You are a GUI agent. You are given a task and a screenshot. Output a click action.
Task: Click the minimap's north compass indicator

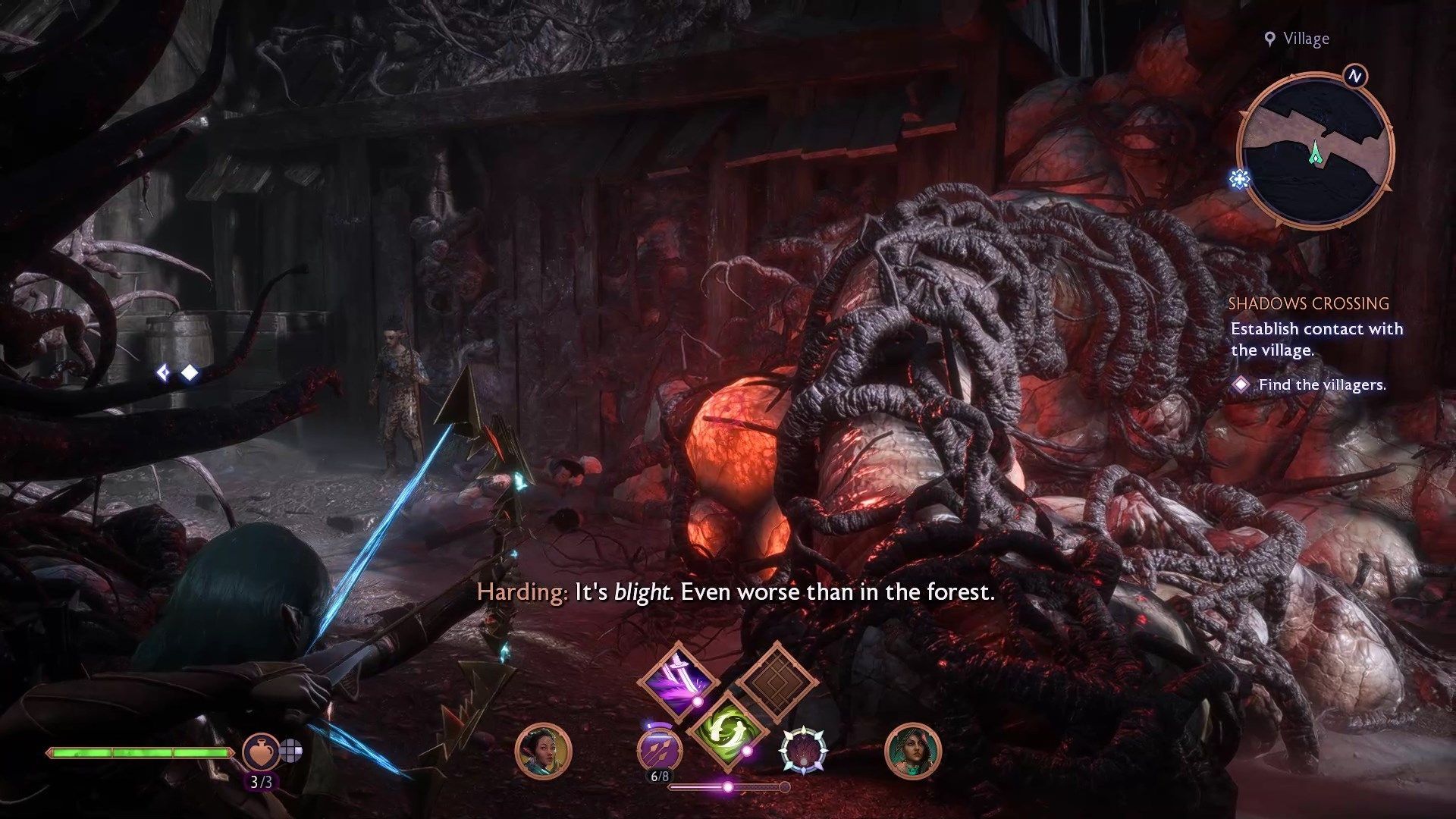tap(1356, 77)
